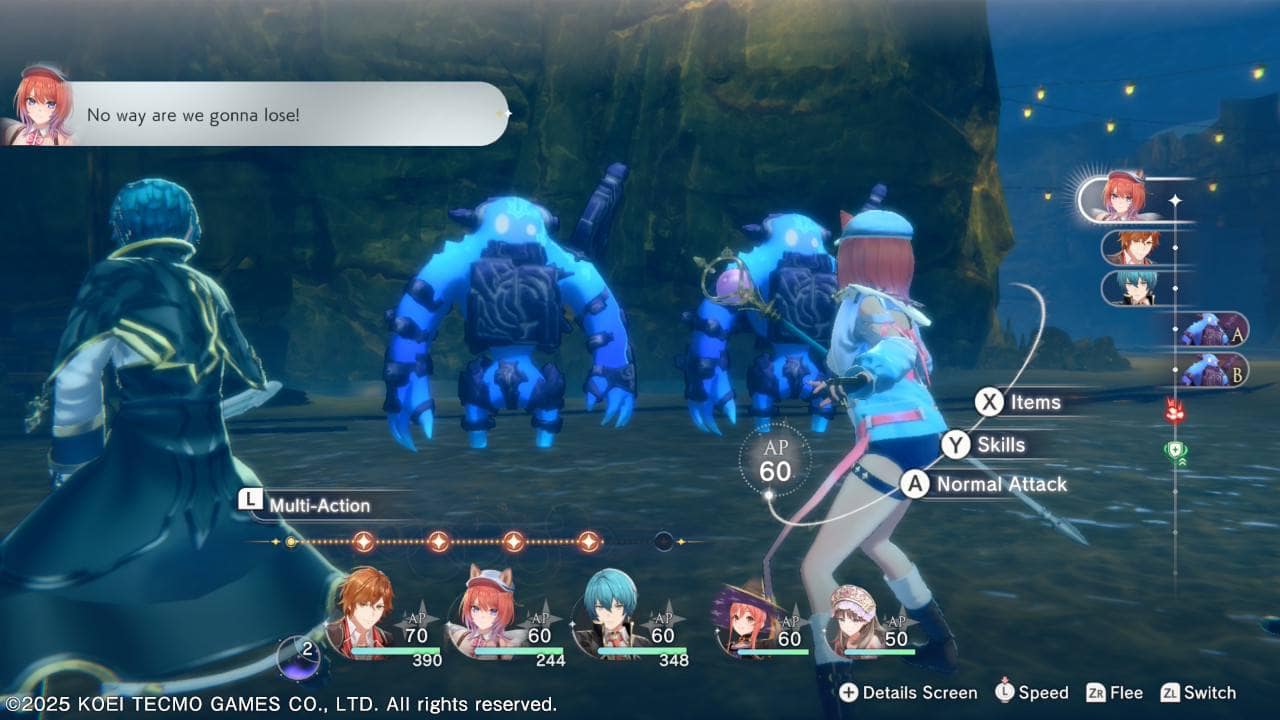Click the green shield marker on the turn timeline
The height and width of the screenshot is (720, 1280).
(x=1175, y=452)
